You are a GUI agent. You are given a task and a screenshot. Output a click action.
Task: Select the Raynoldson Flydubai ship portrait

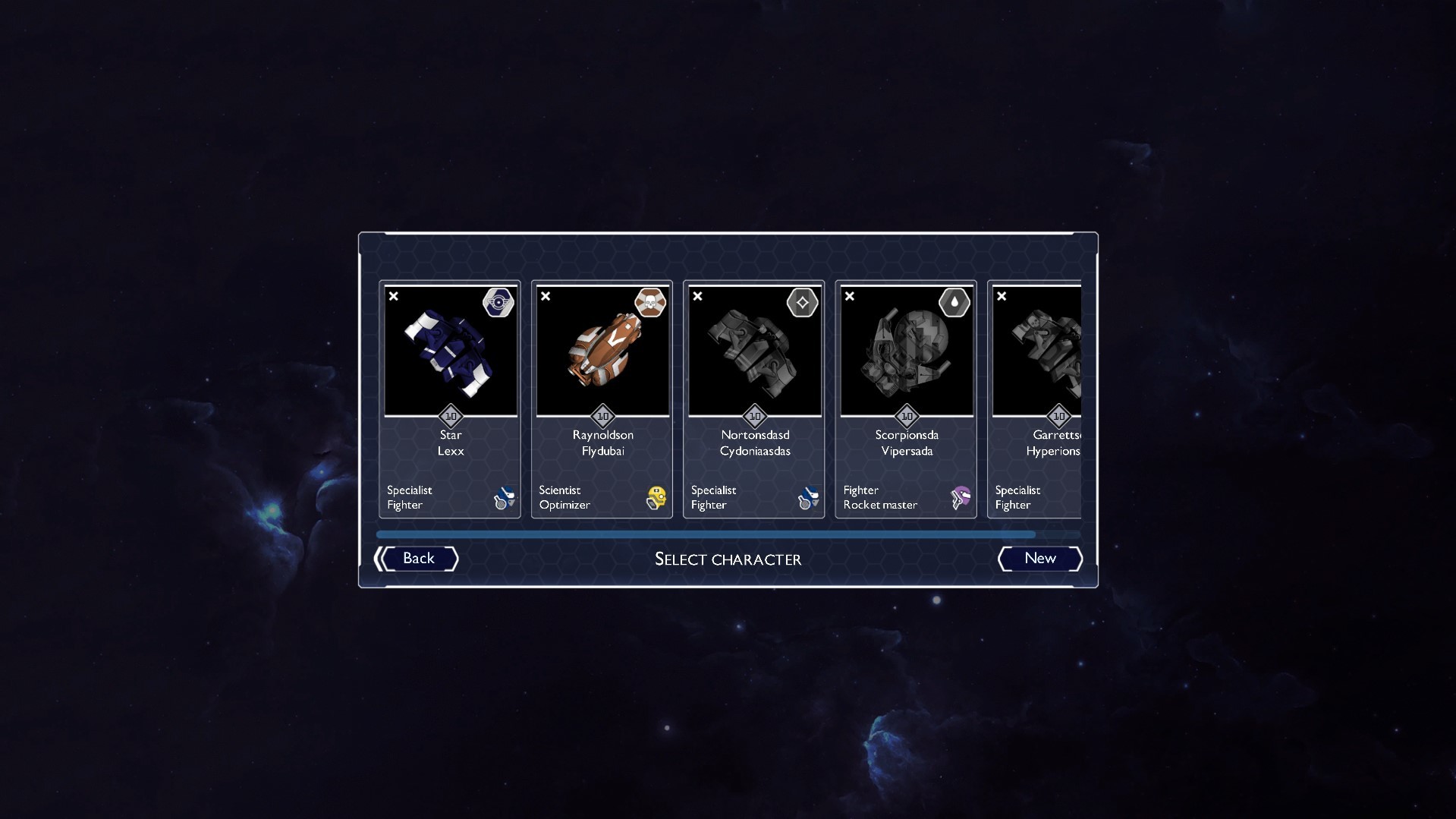coord(602,351)
